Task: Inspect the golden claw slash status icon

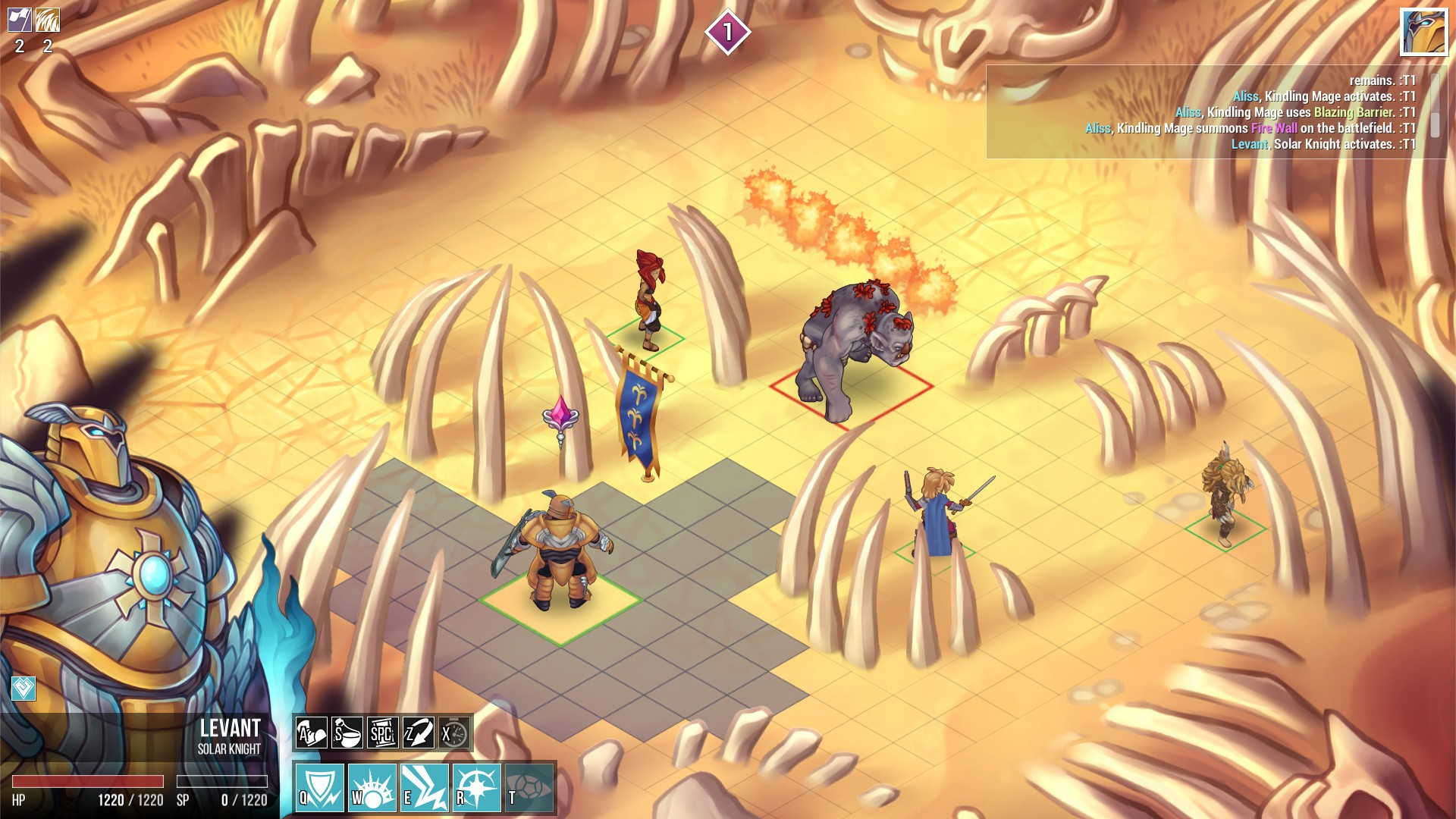Action: 48,20
